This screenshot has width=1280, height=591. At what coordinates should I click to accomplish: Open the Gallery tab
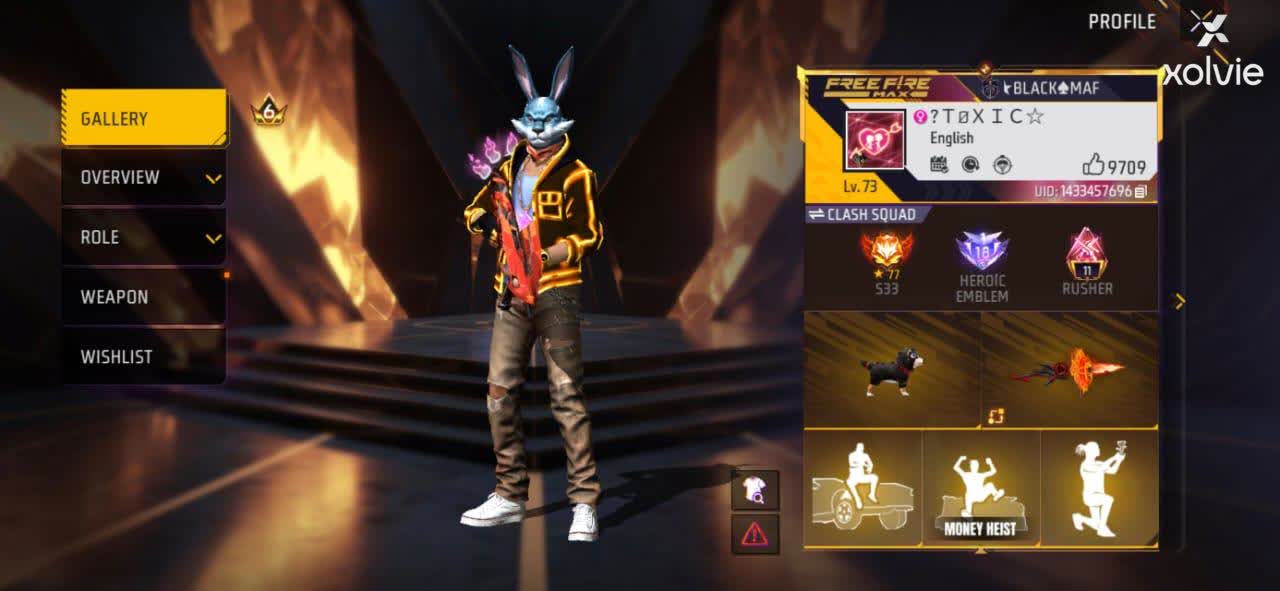[x=143, y=118]
